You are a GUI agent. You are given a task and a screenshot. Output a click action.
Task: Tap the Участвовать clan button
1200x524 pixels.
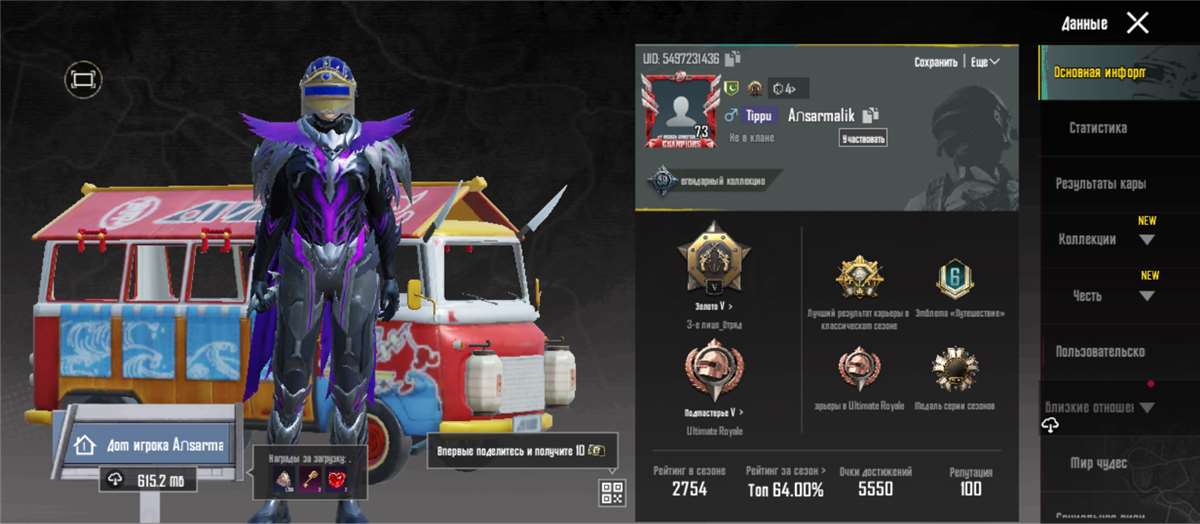(x=863, y=138)
